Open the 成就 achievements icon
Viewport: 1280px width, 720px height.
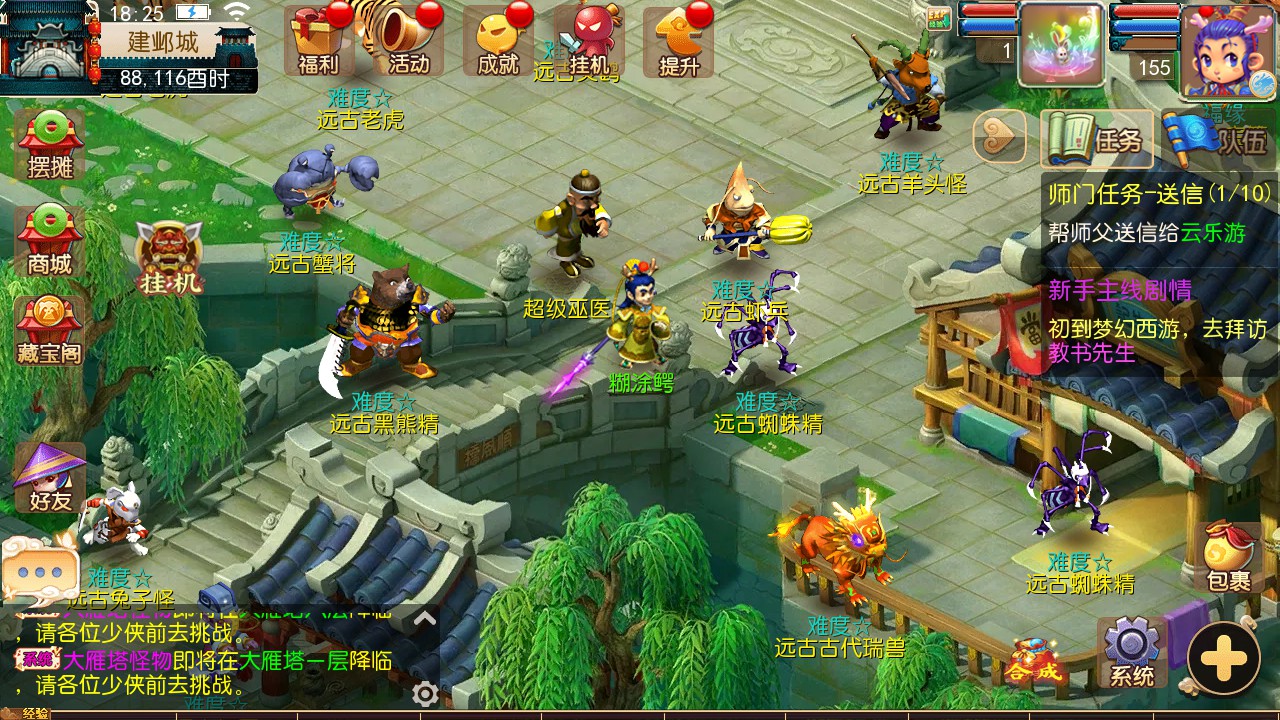pyautogui.click(x=498, y=41)
